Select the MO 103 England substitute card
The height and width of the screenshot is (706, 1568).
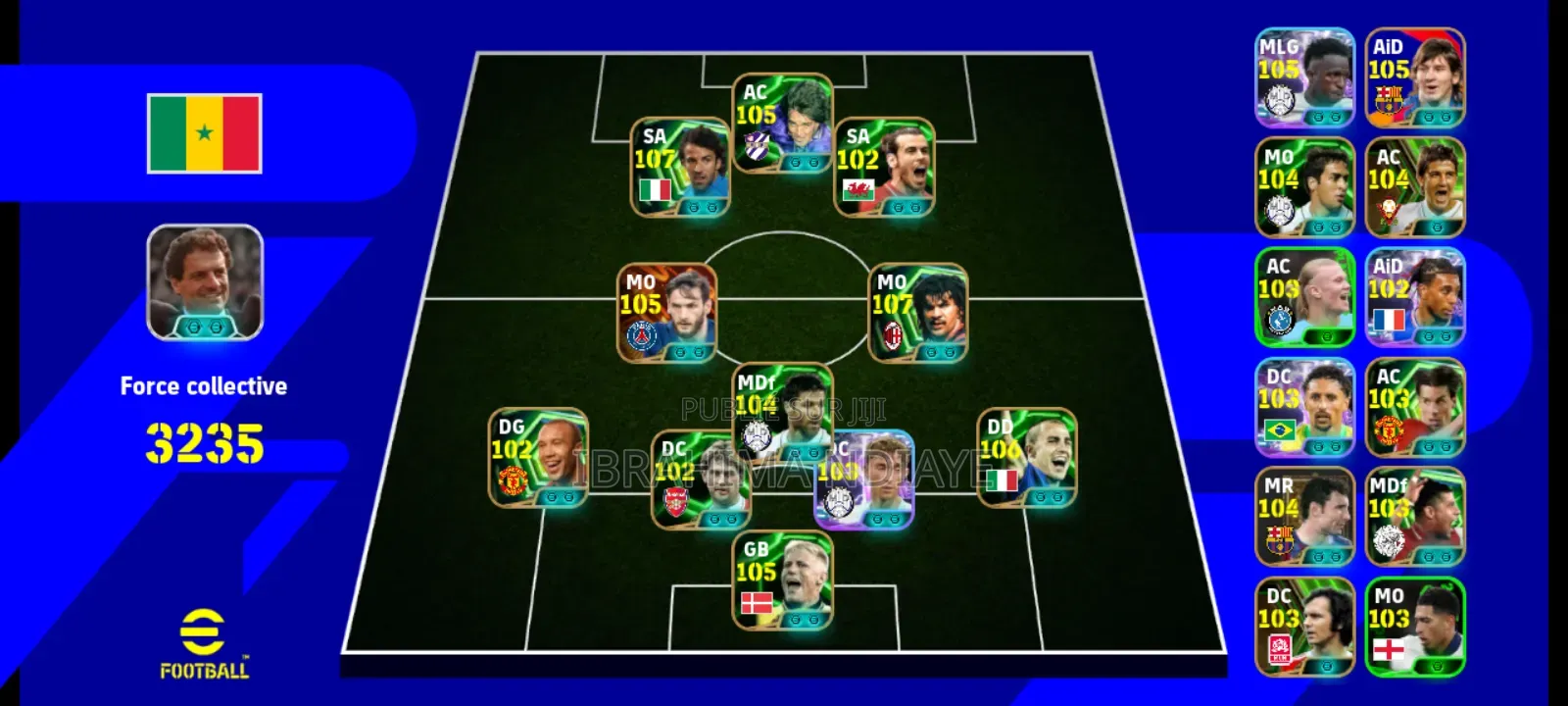[x=1417, y=627]
